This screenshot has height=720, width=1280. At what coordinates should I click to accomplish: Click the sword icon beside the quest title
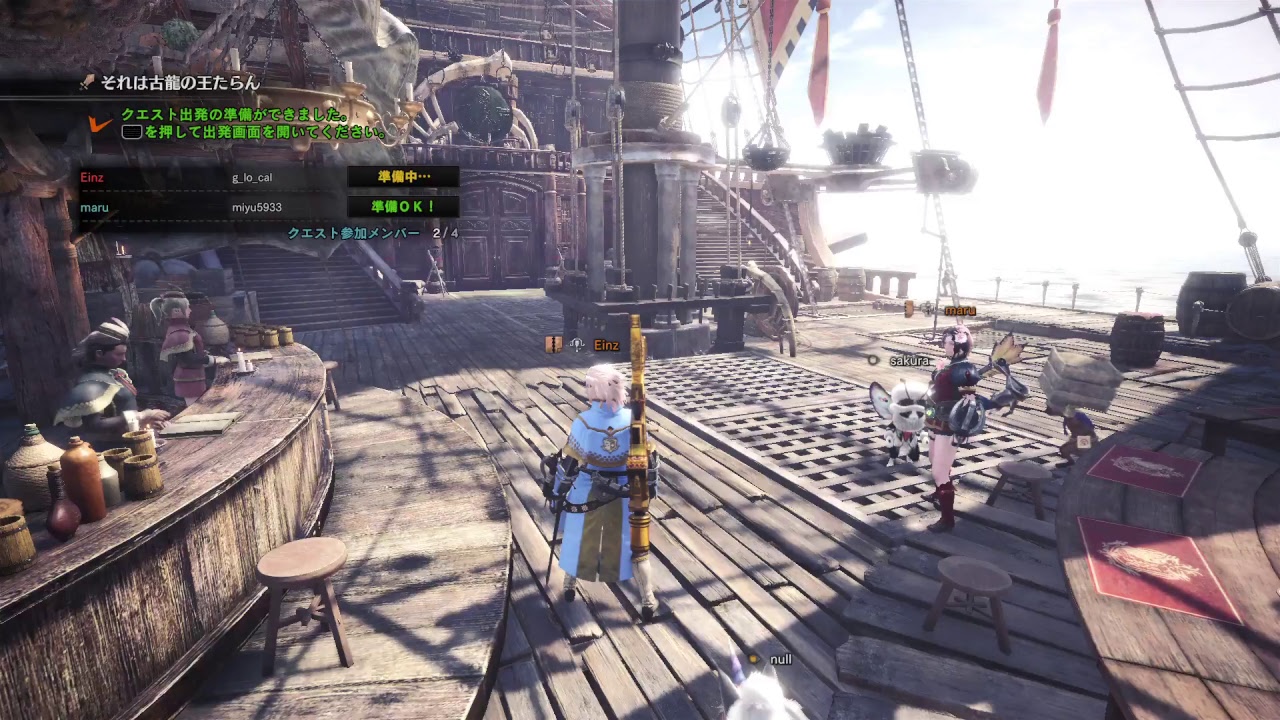tap(87, 82)
